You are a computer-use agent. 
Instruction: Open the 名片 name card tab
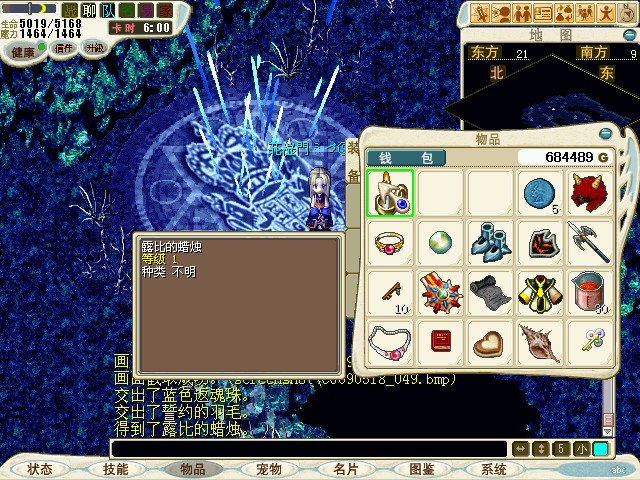coord(346,469)
